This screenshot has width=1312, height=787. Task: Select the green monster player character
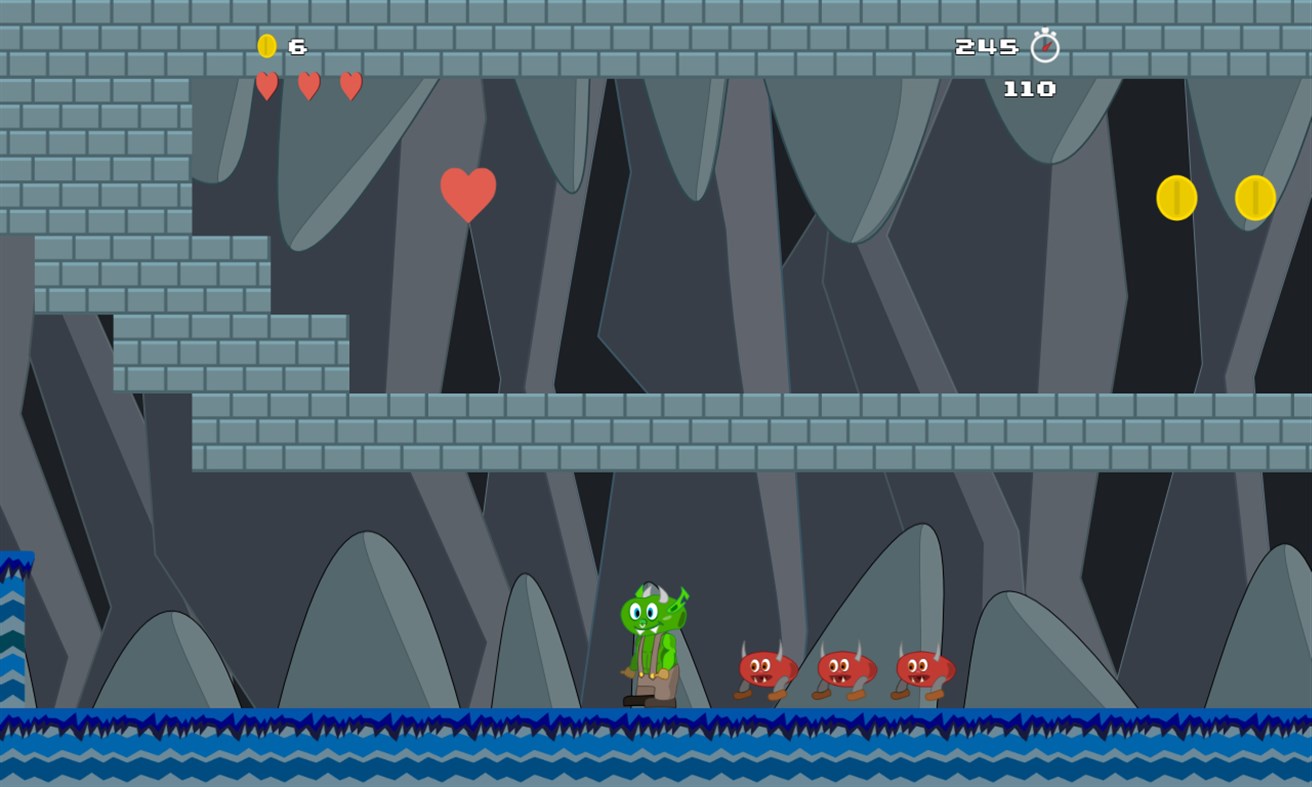click(652, 640)
